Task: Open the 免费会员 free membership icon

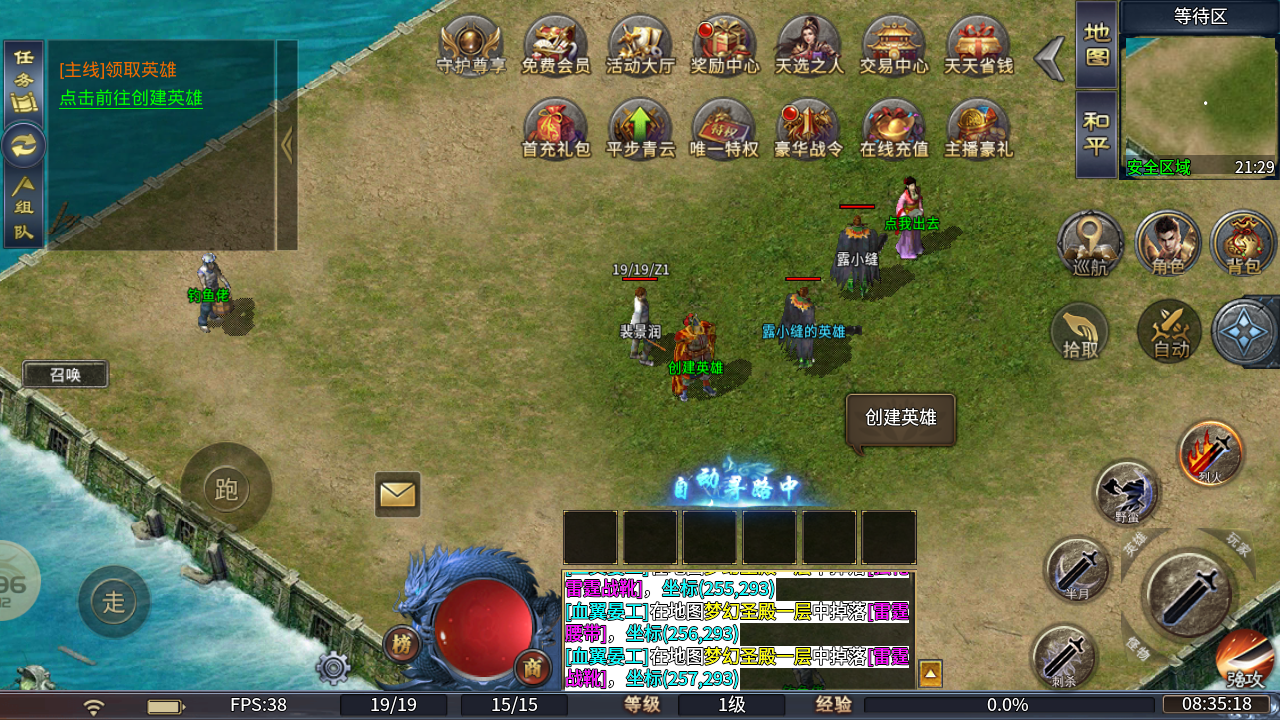Action: click(x=556, y=45)
